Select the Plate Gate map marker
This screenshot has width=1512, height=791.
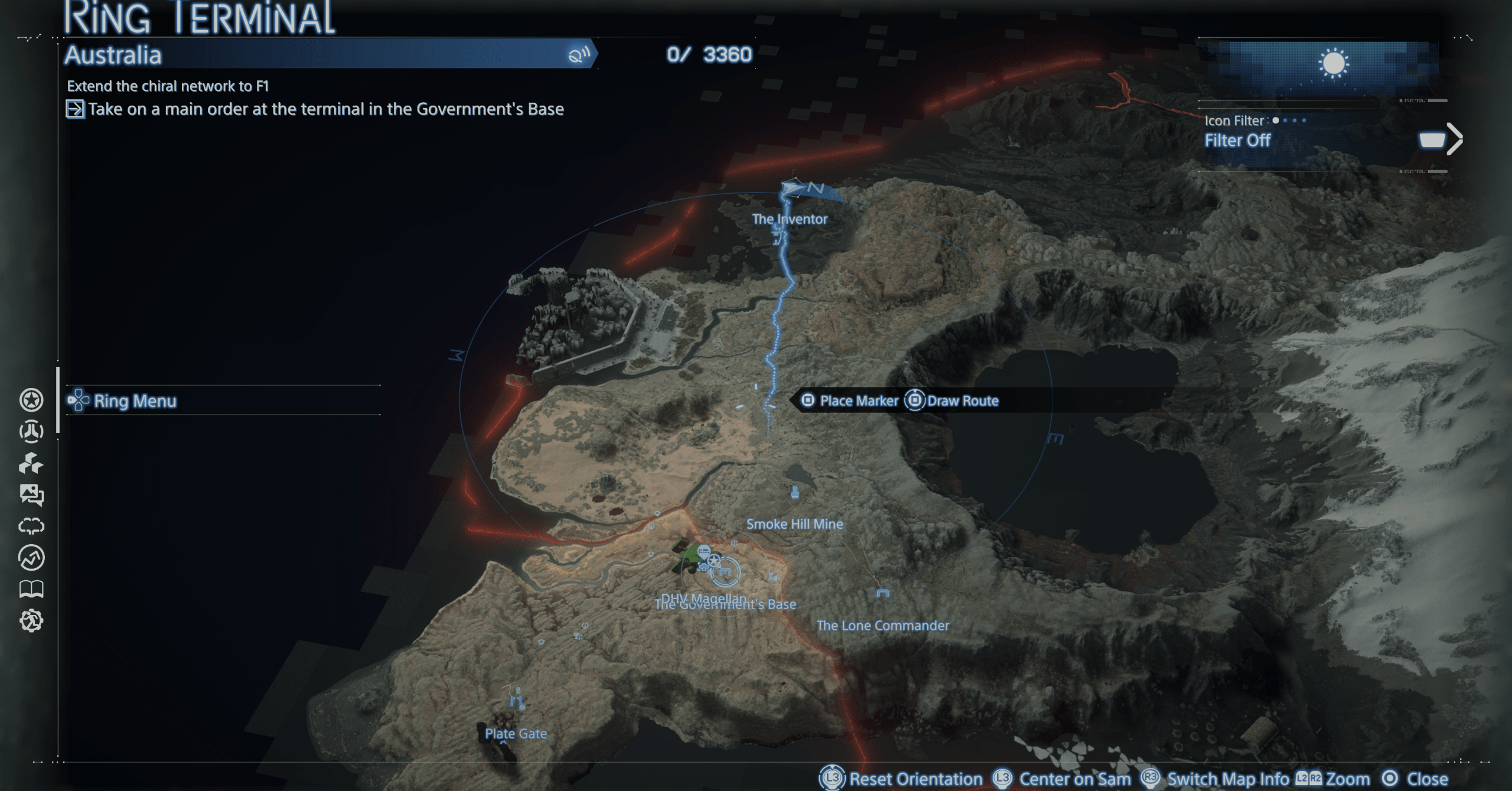coord(517,701)
